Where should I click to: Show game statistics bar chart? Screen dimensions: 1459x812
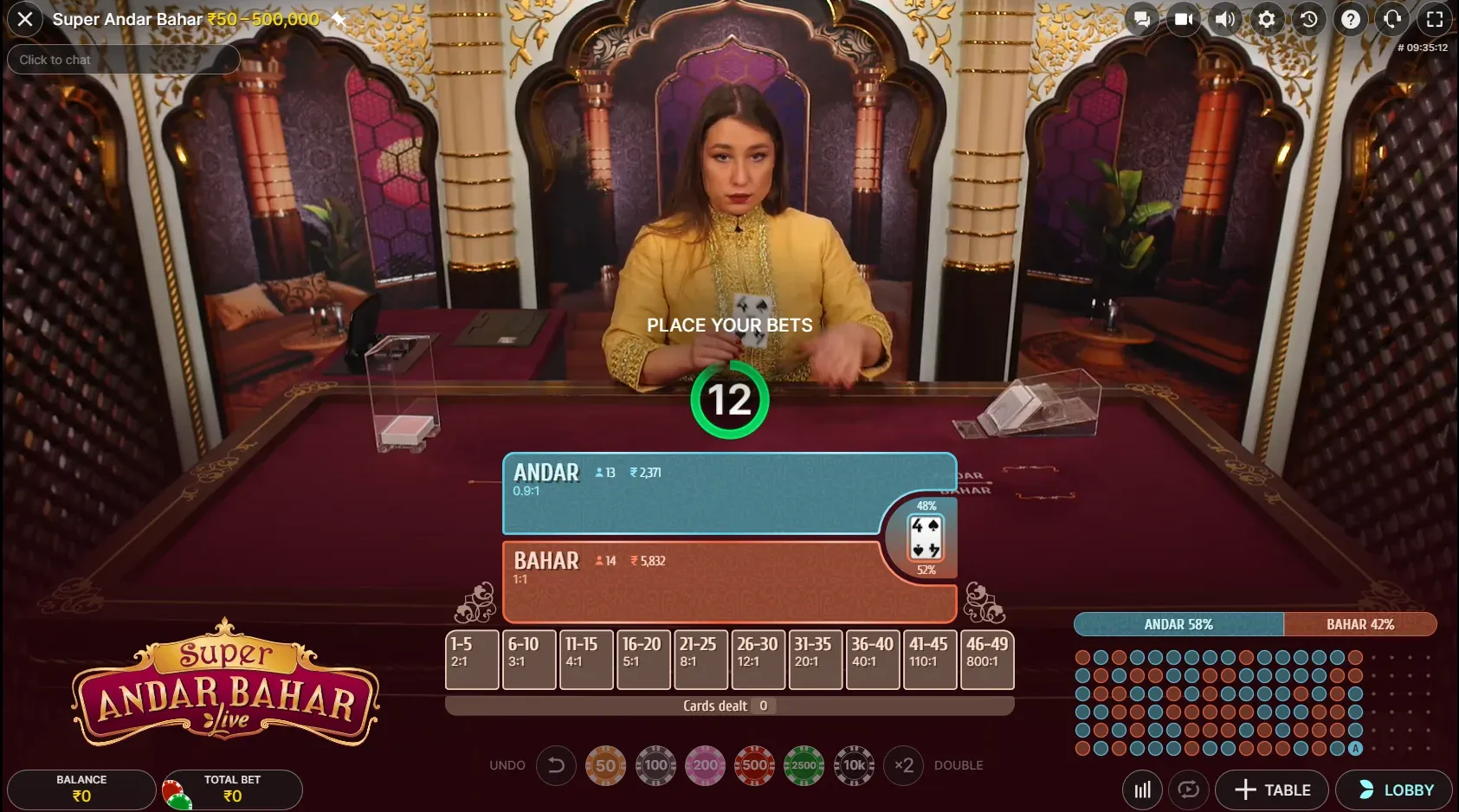click(1141, 789)
